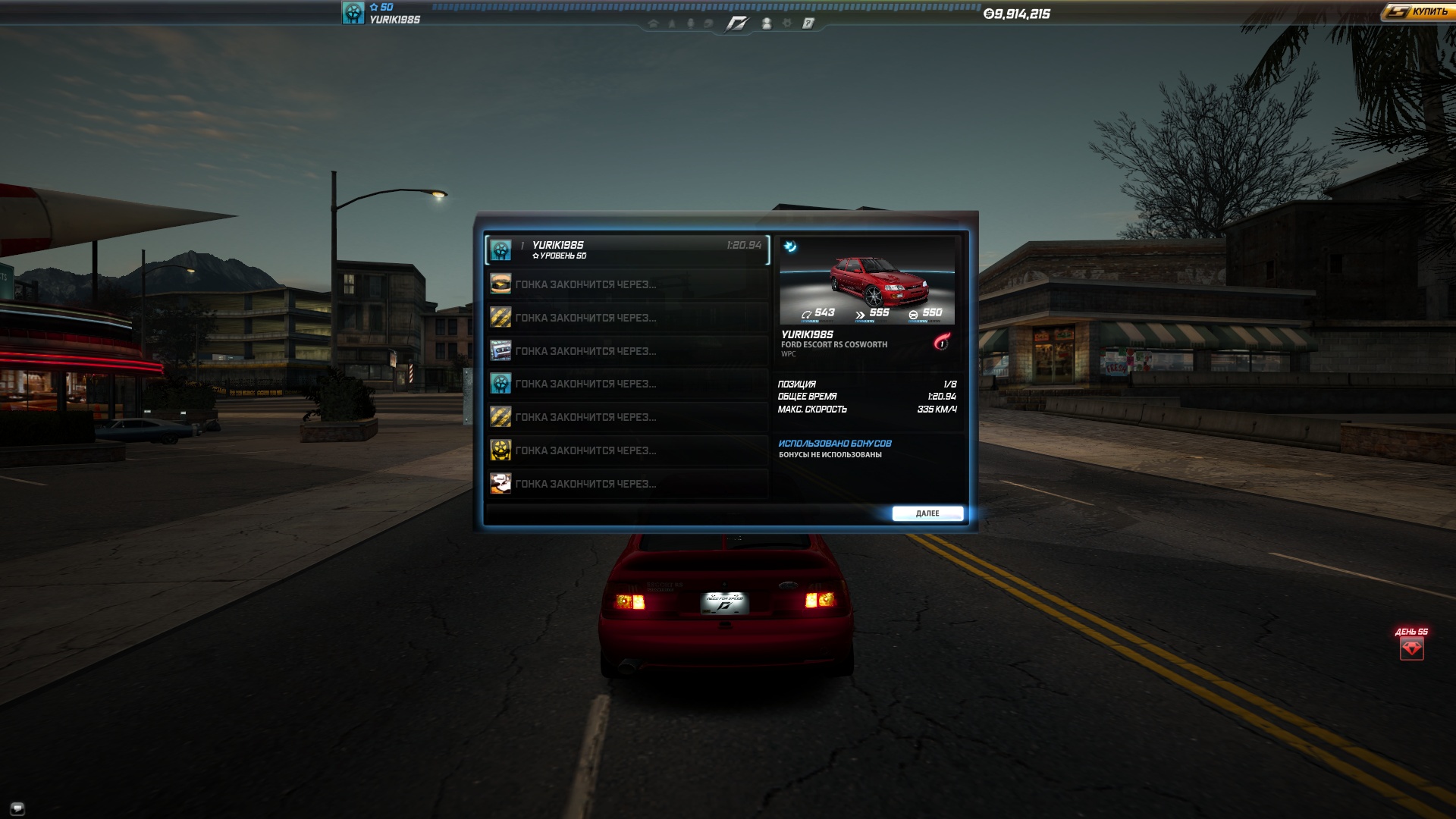Open the question mark help icon
Image resolution: width=1456 pixels, height=819 pixels.
pyautogui.click(x=808, y=24)
